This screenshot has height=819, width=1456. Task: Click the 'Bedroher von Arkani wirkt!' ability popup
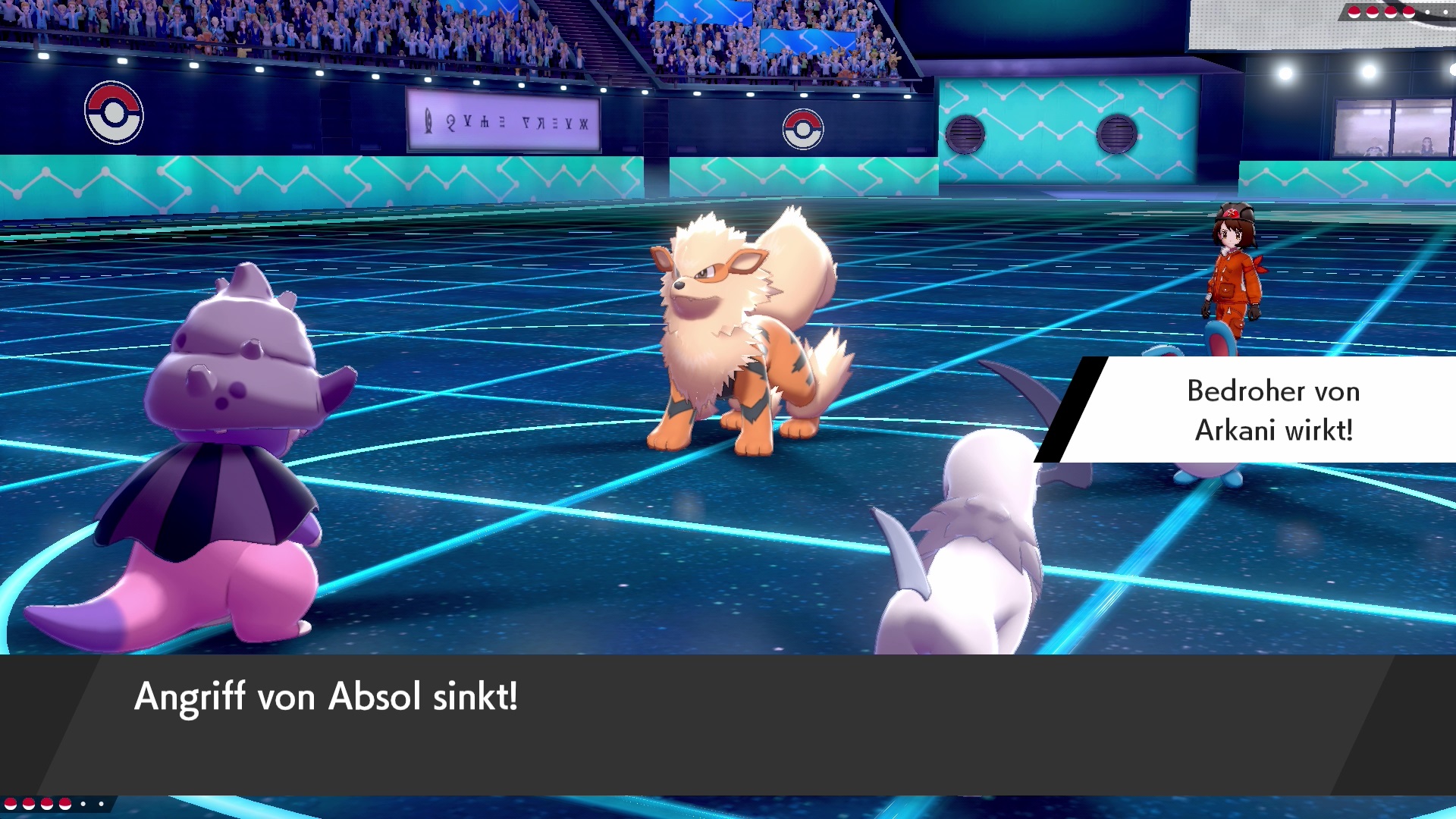click(1259, 410)
